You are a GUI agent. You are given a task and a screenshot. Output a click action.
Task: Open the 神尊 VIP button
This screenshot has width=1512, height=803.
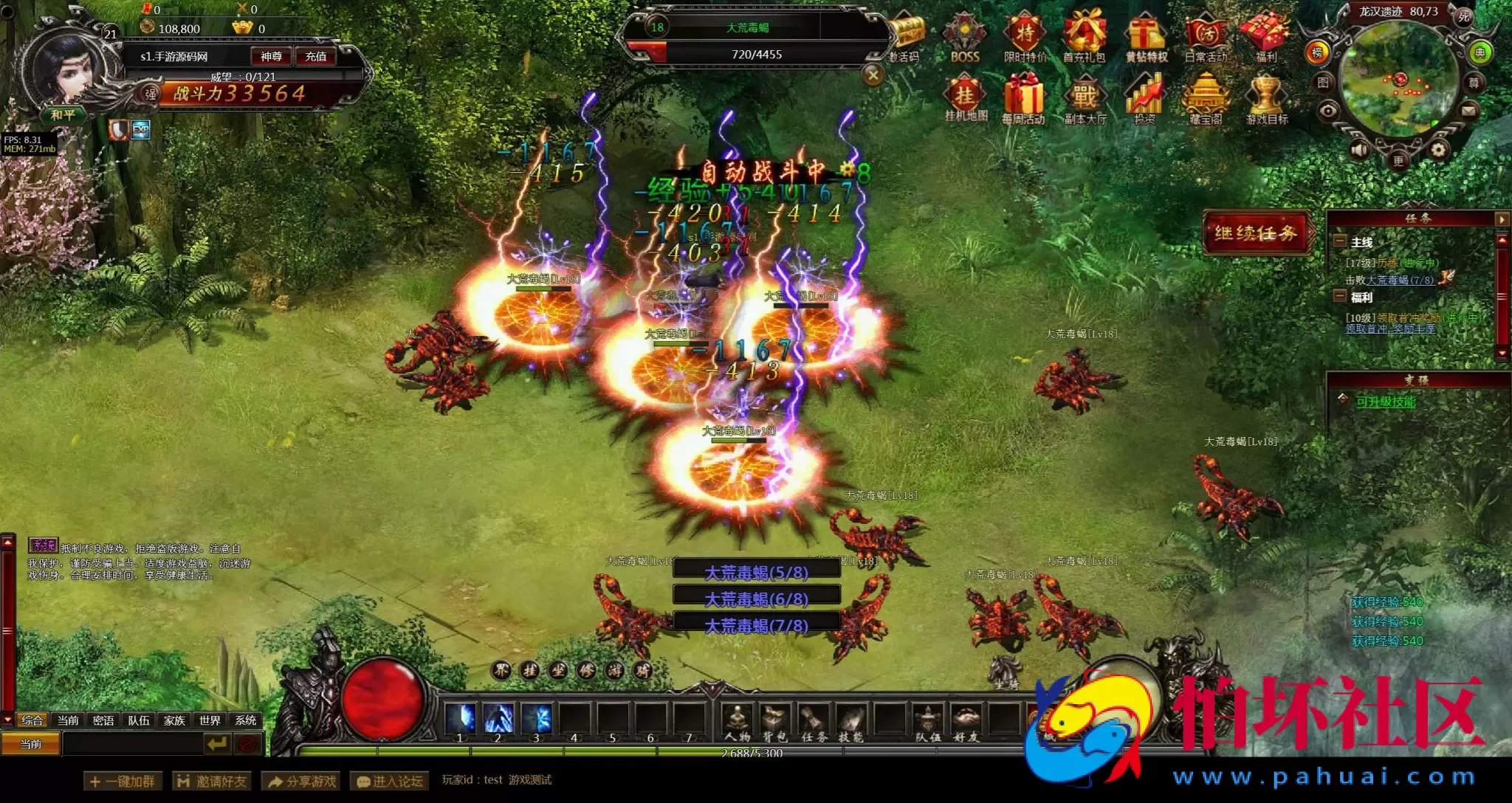pos(271,56)
